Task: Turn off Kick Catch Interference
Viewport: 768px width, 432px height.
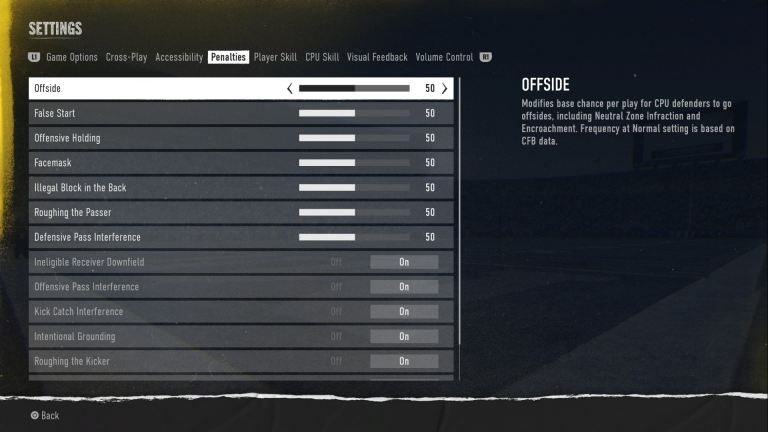Action: tap(336, 312)
